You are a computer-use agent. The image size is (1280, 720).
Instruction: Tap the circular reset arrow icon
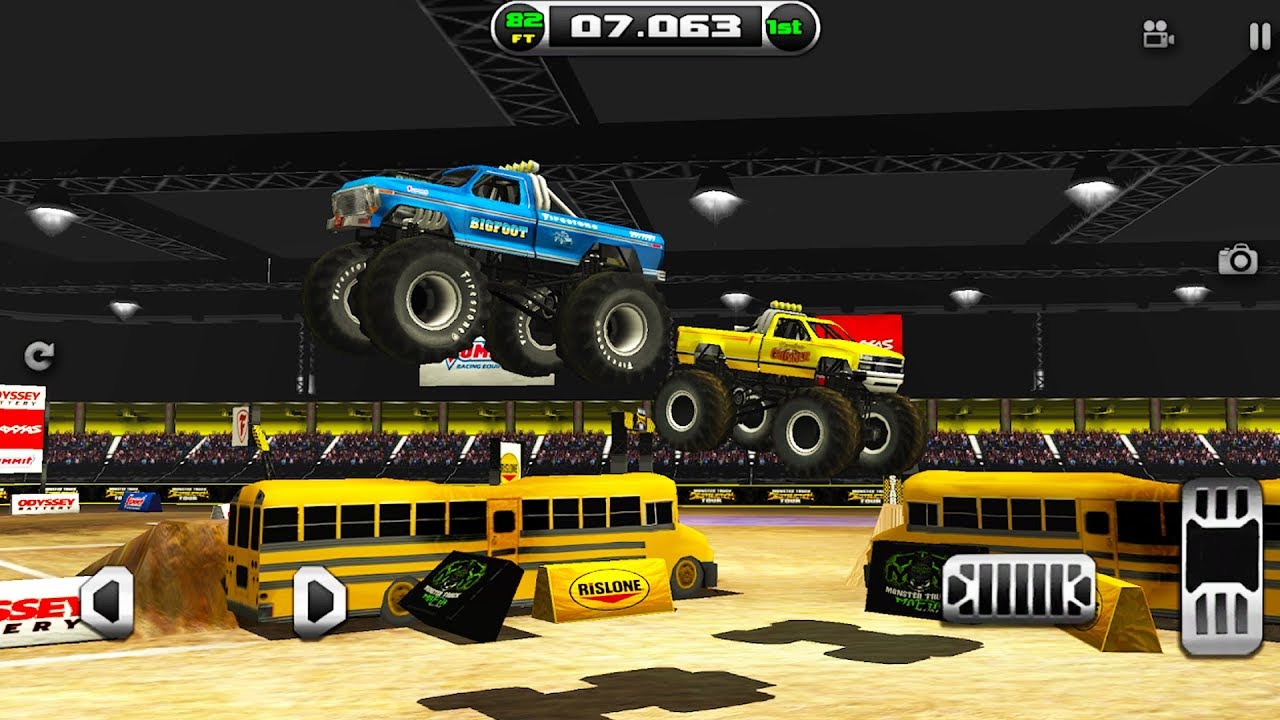pyautogui.click(x=39, y=355)
